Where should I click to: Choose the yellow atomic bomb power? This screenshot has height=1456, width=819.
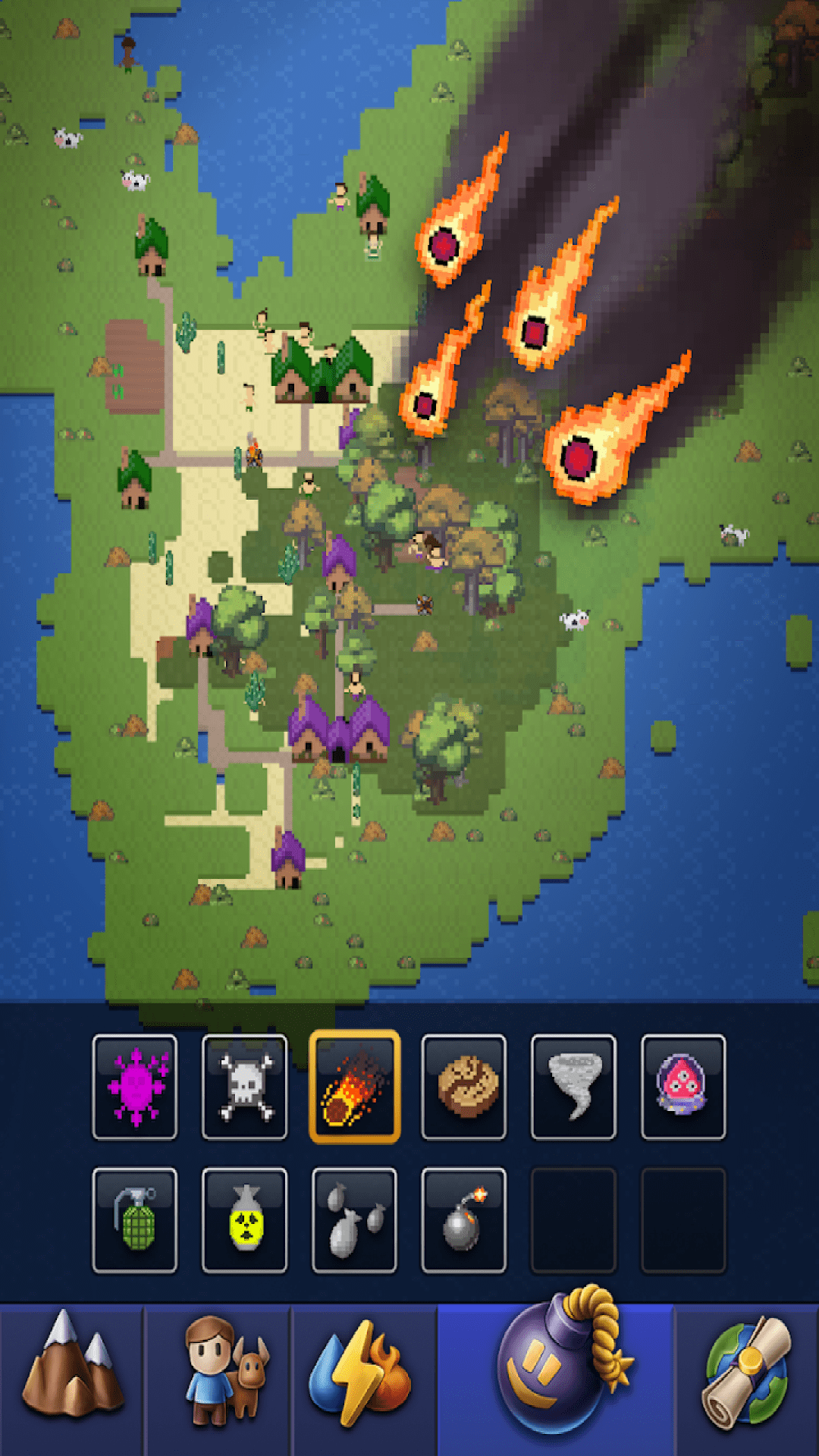tap(244, 1219)
